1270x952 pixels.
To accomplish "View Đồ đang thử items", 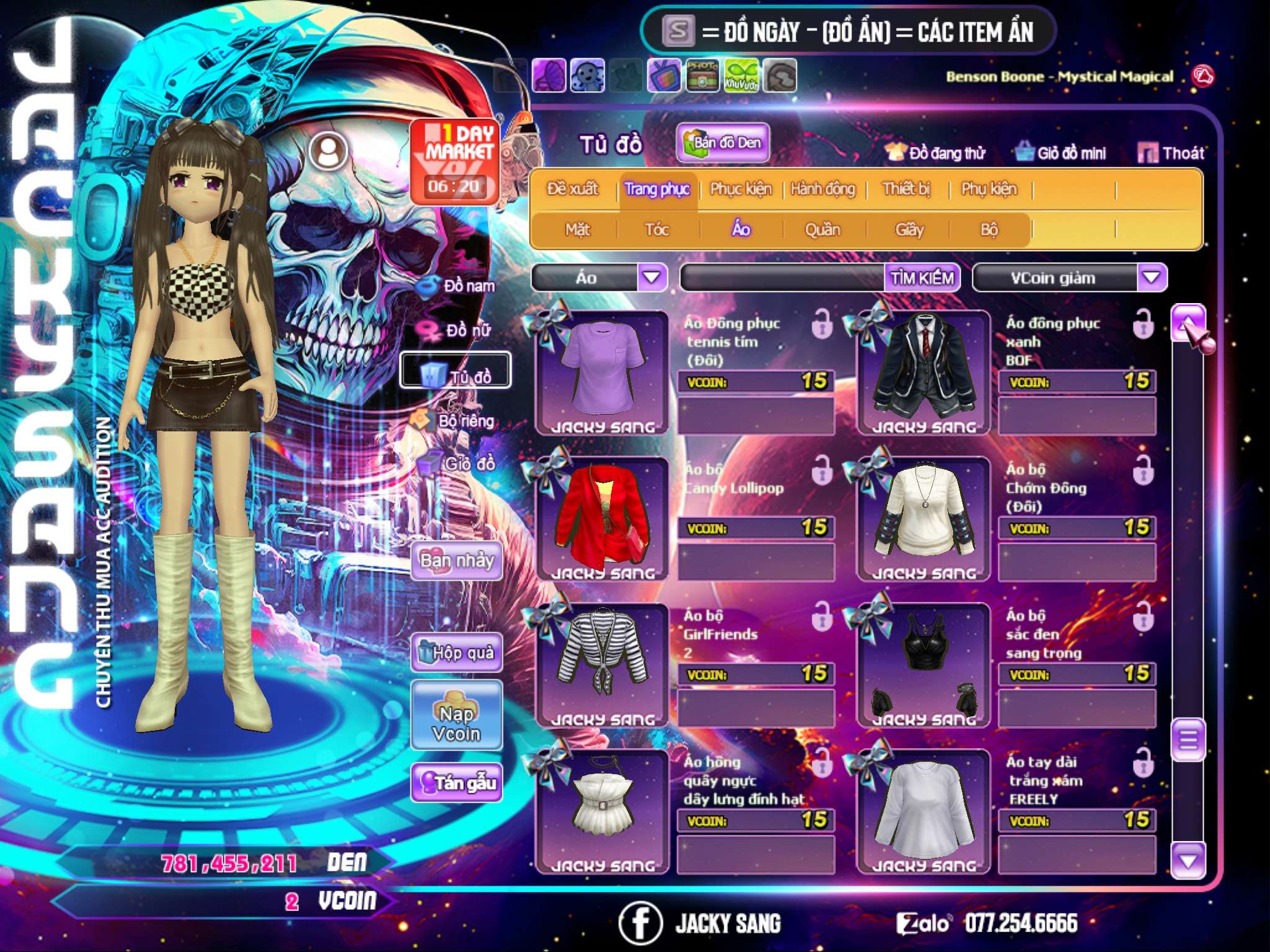I will (x=936, y=153).
